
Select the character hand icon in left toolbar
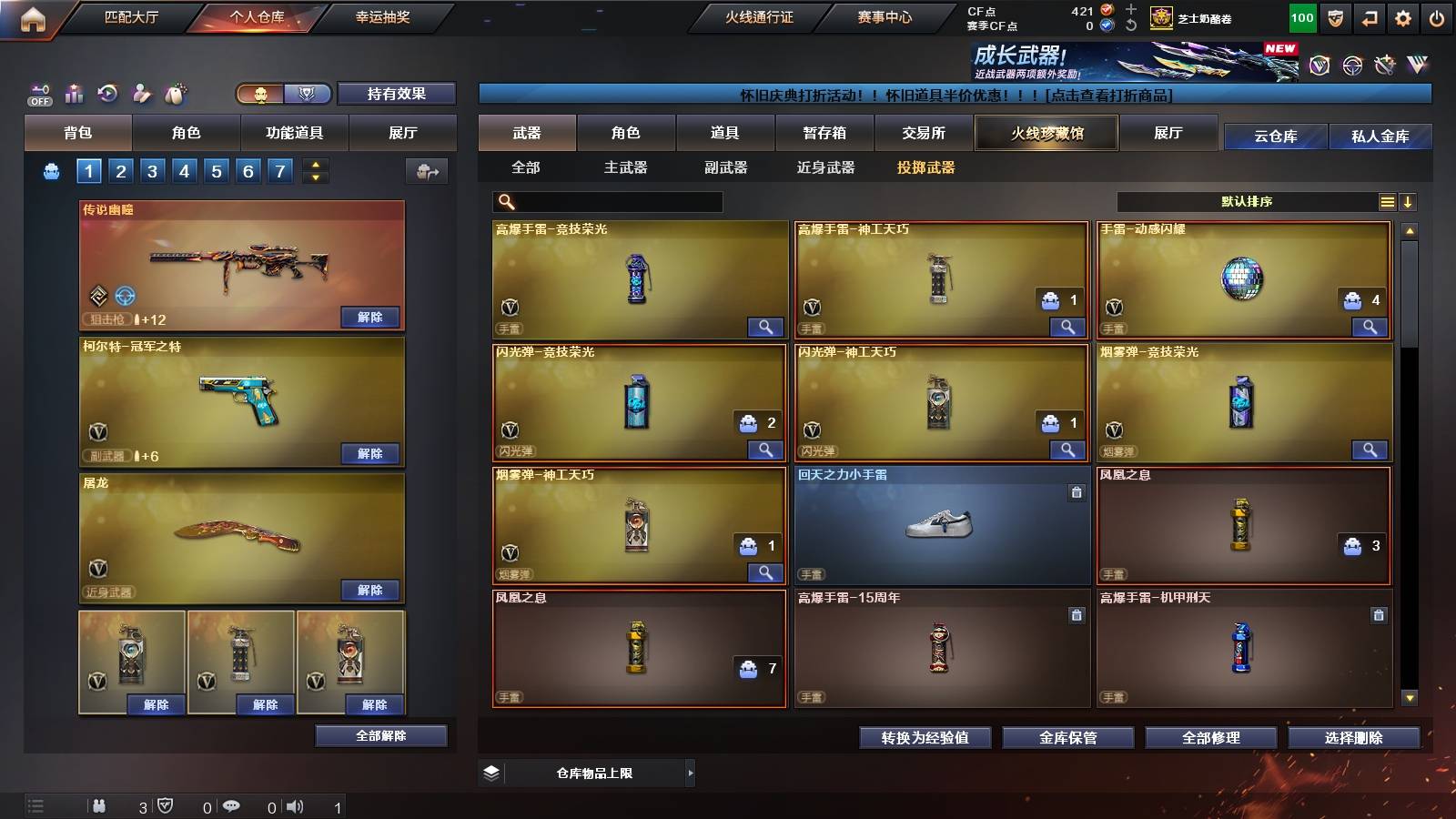click(x=141, y=93)
